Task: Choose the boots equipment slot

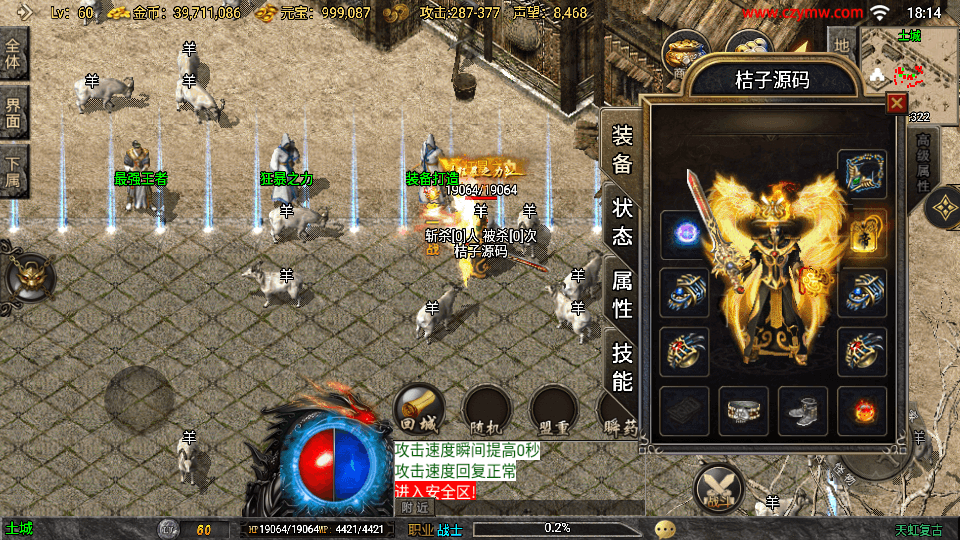Action: pyautogui.click(x=802, y=411)
